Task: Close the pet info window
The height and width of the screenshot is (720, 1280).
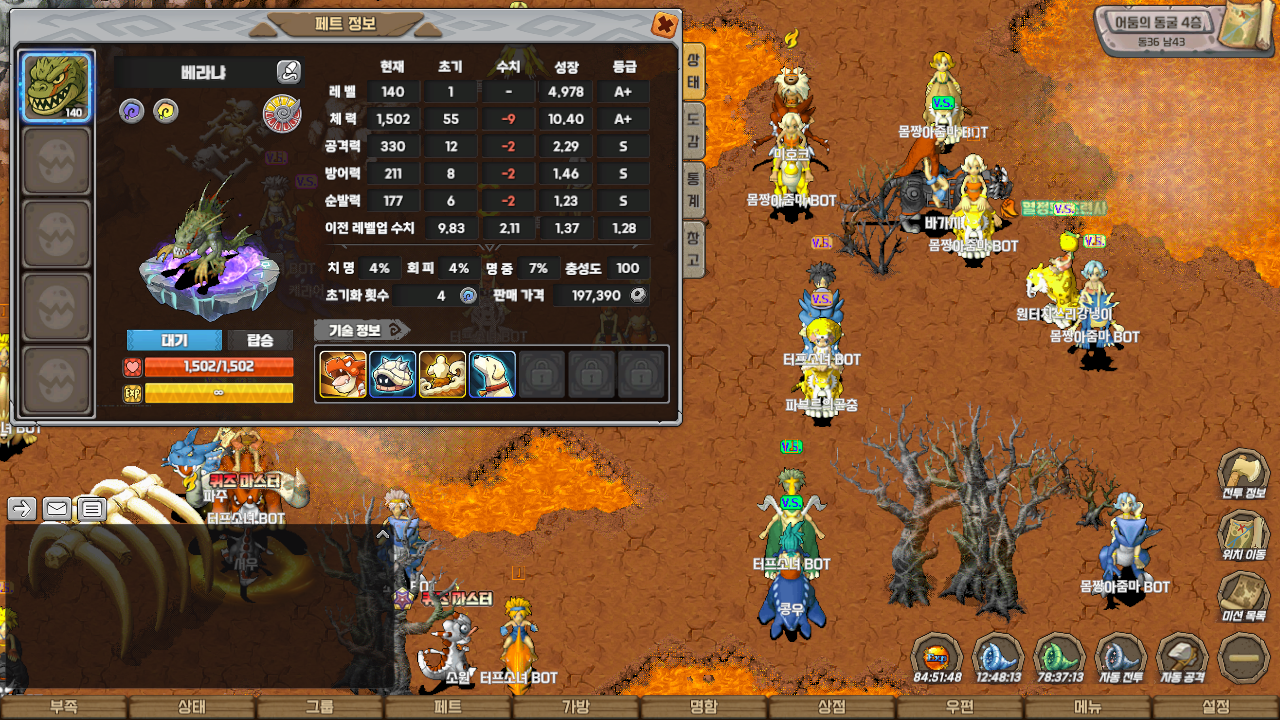Action: [664, 25]
